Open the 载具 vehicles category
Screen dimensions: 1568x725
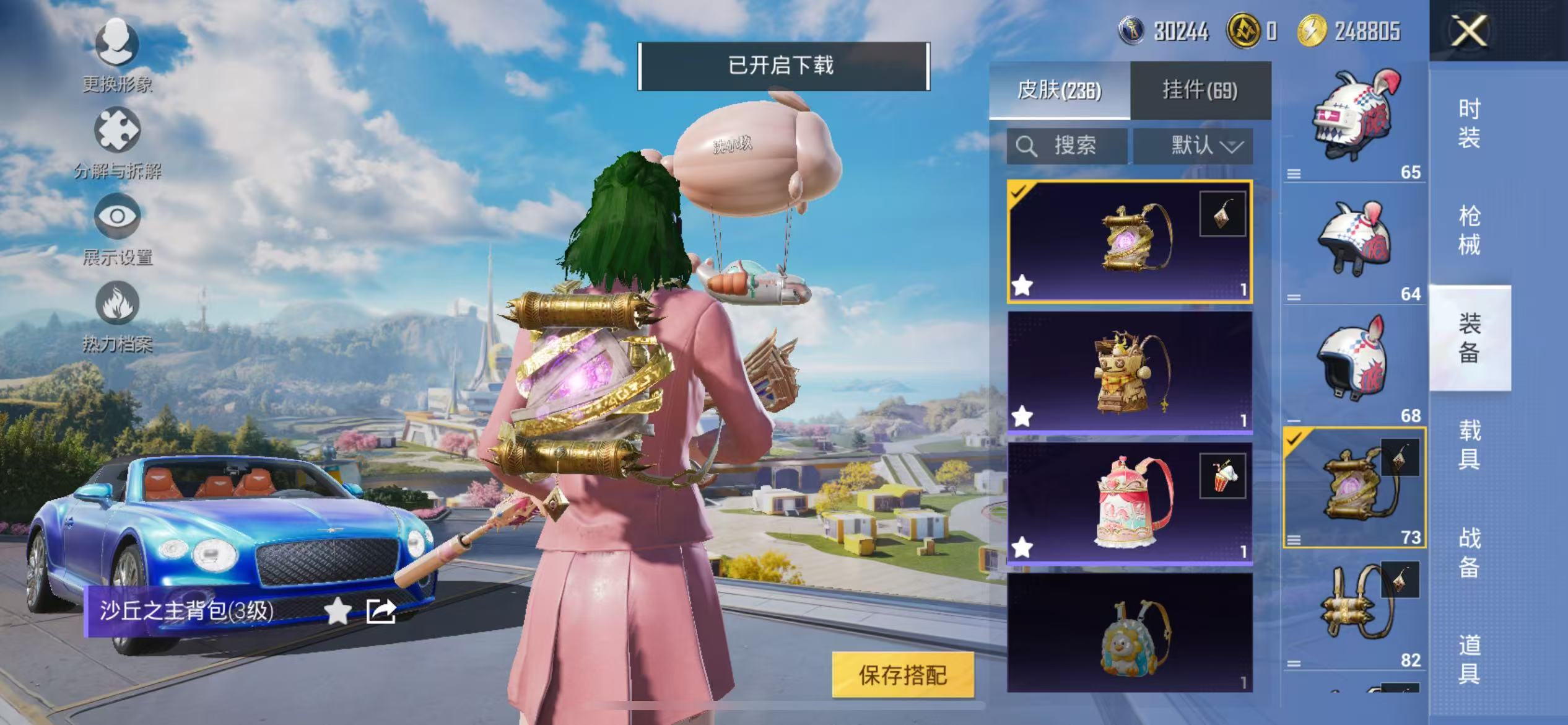pos(1469,444)
